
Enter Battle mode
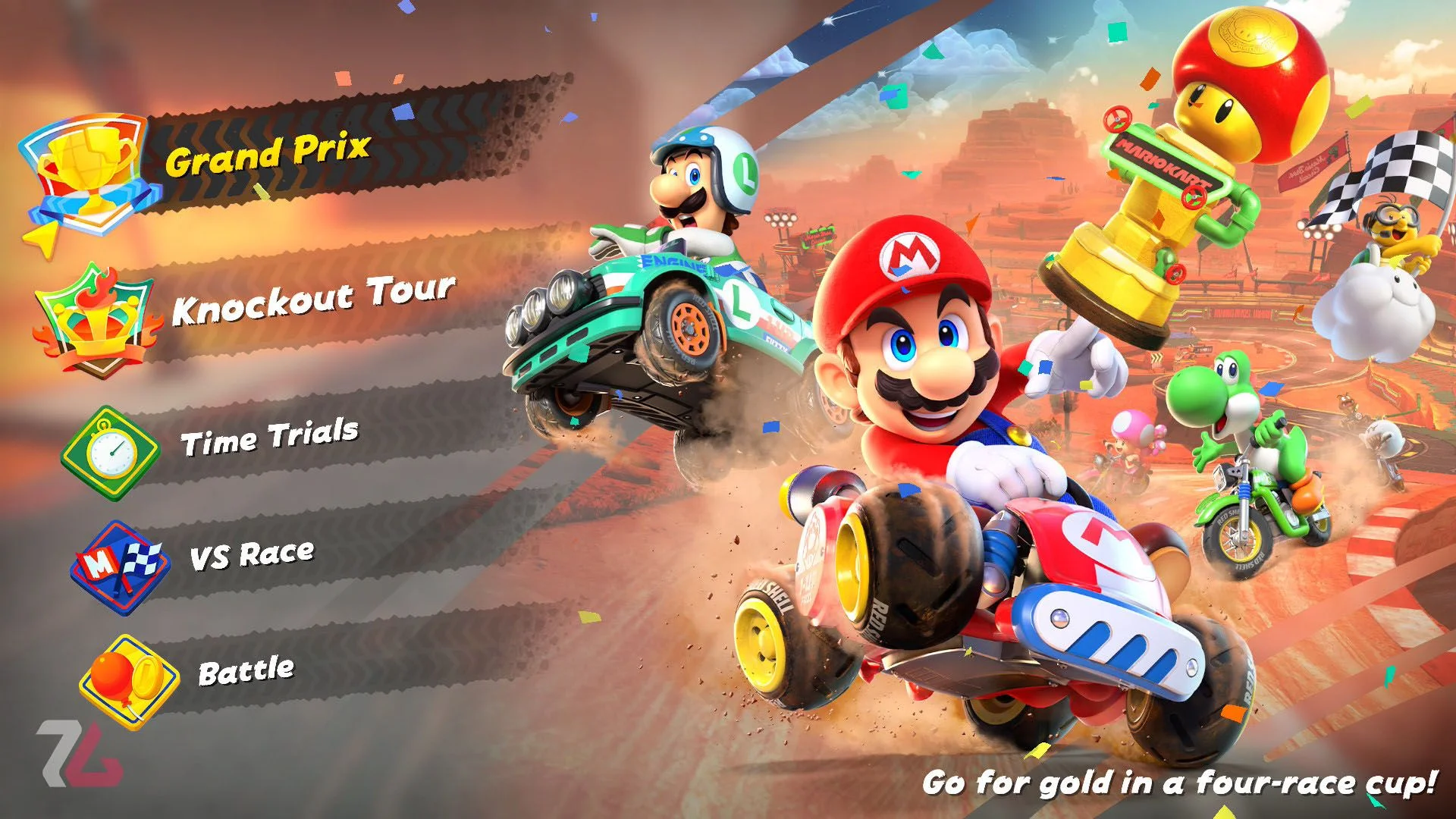click(246, 672)
